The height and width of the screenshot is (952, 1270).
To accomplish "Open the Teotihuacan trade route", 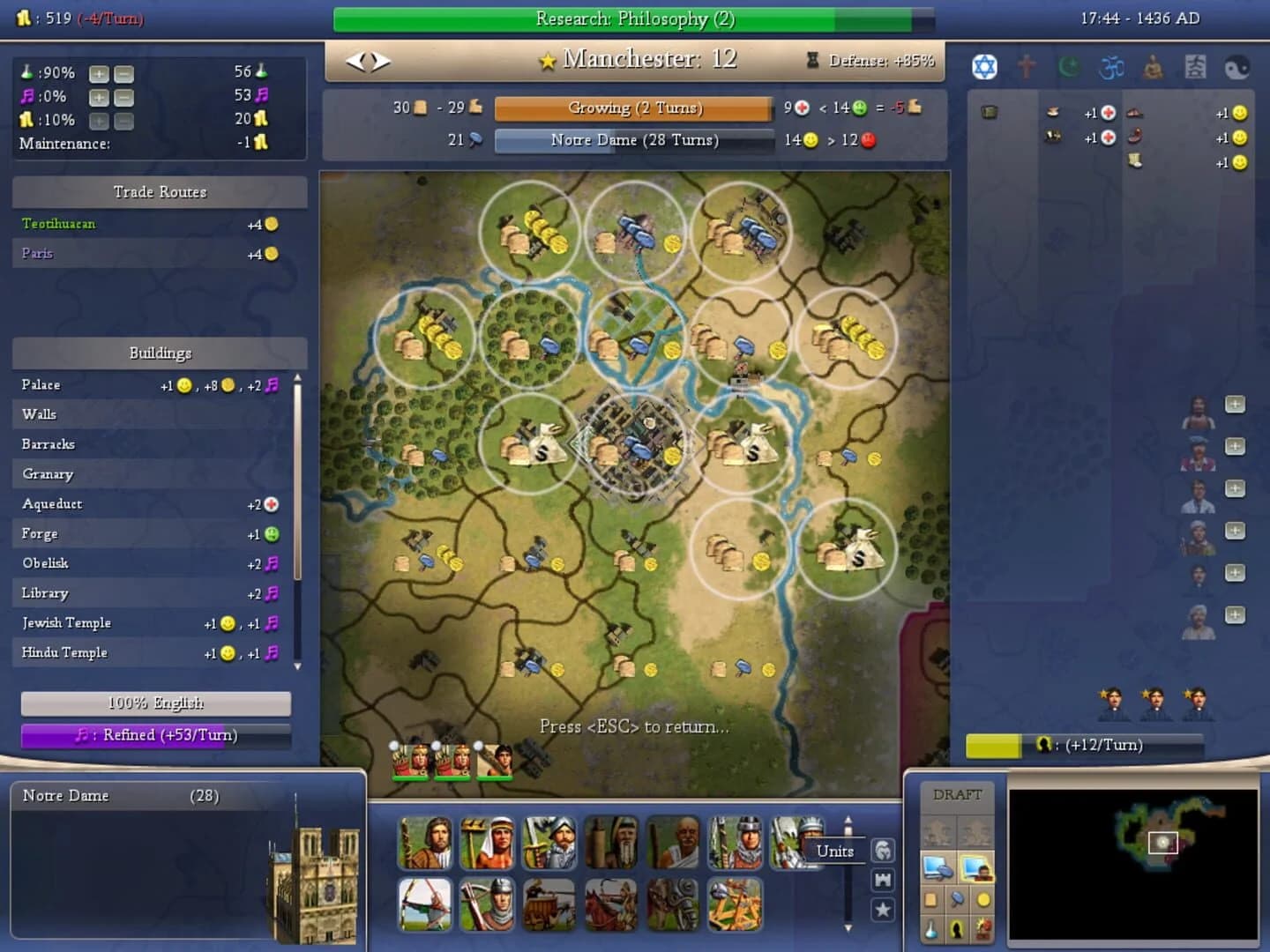I will pos(59,223).
